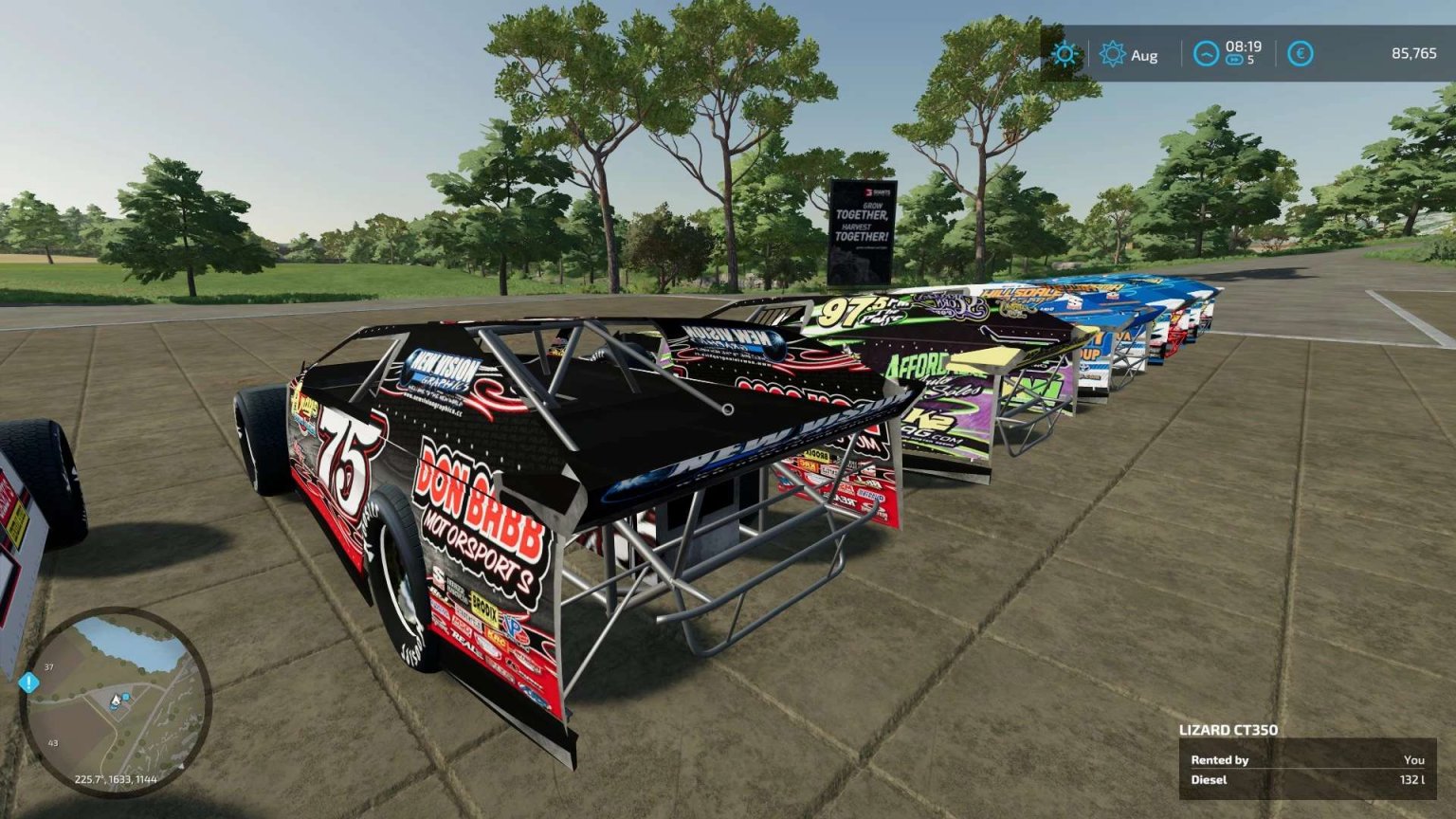Click the fast-forward time scale icon under 08:19
Viewport: 1456px width, 819px height.
[1232, 61]
